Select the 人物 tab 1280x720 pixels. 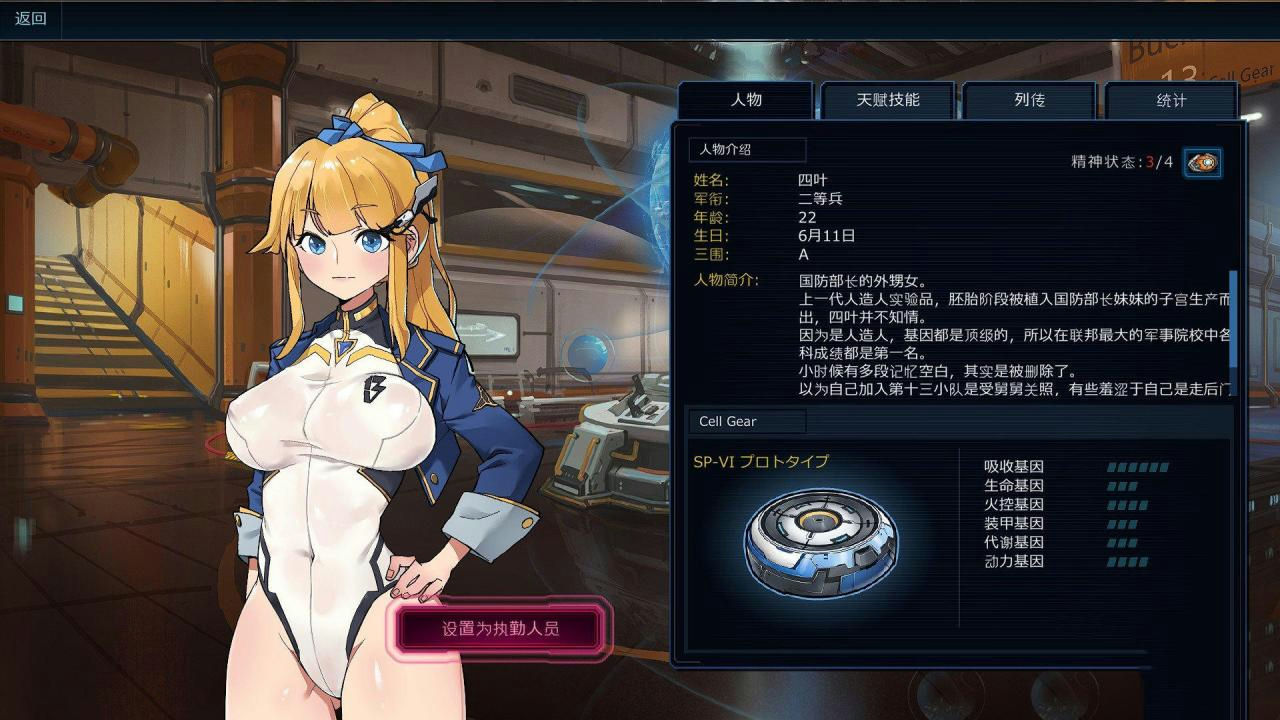[x=748, y=99]
